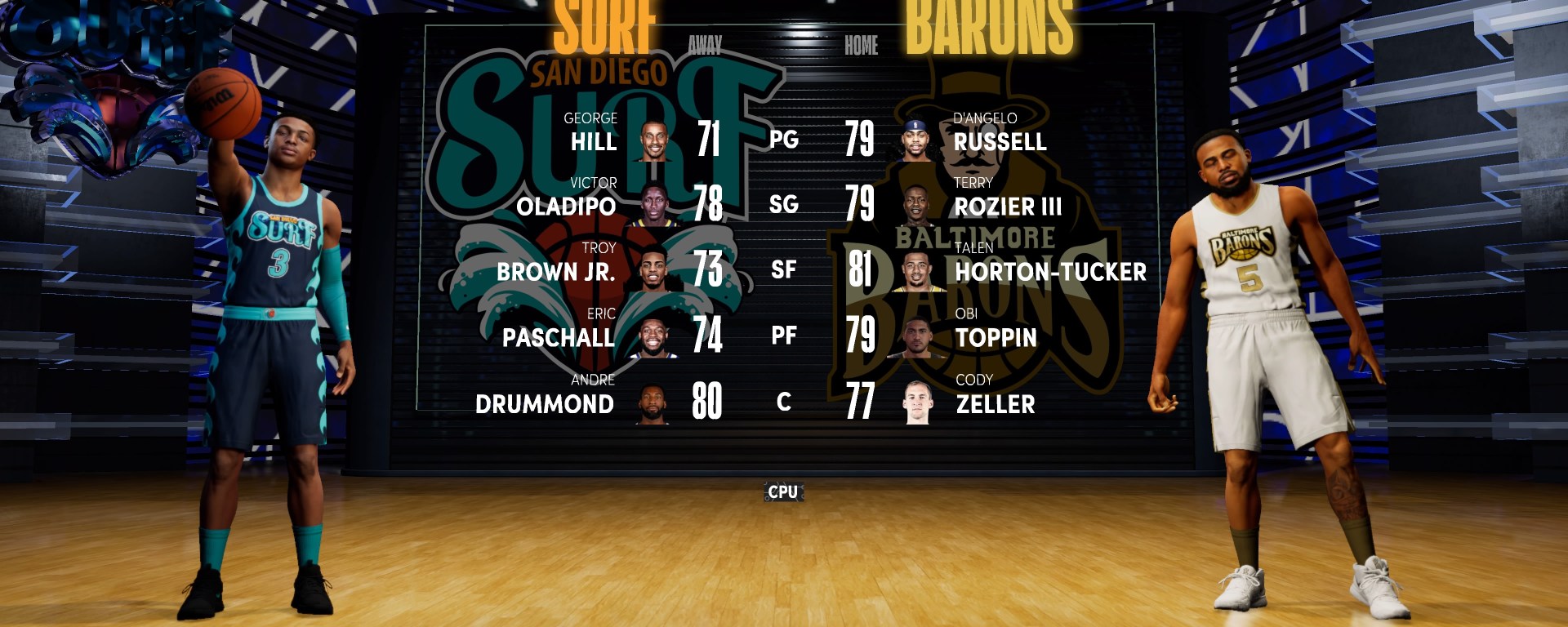Viewport: 1568px width, 627px height.
Task: Choose Terry Rozier III's lineup row
Action: (1008, 206)
